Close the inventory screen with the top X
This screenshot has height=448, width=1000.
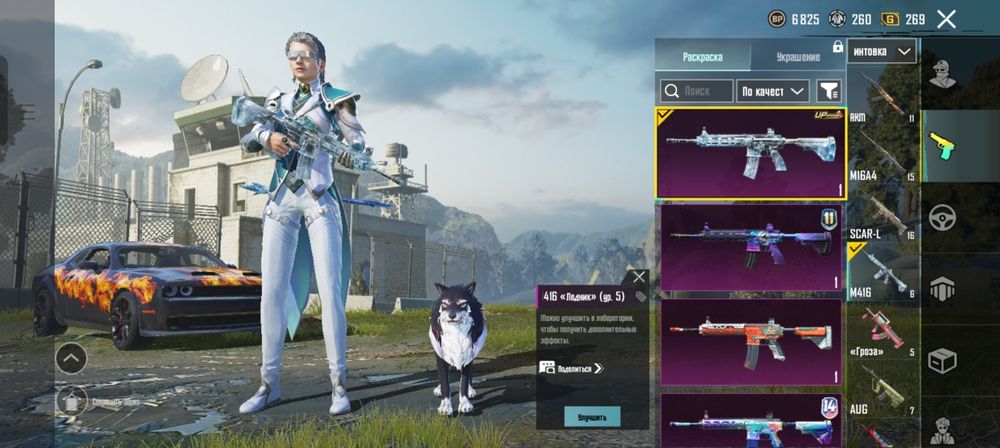click(x=946, y=19)
